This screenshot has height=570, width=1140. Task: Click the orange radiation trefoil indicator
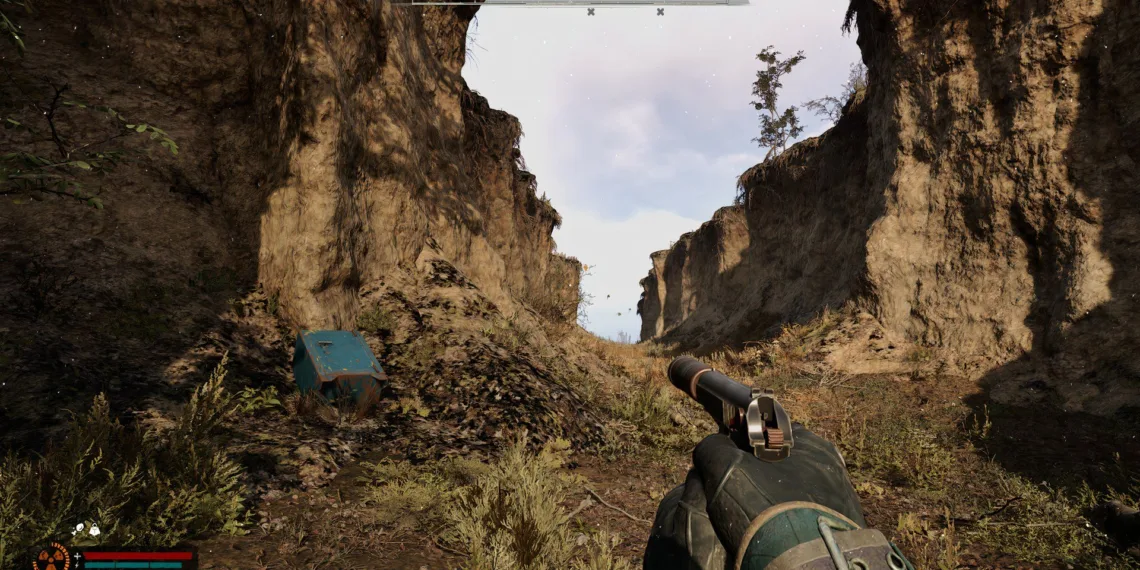coord(51,558)
